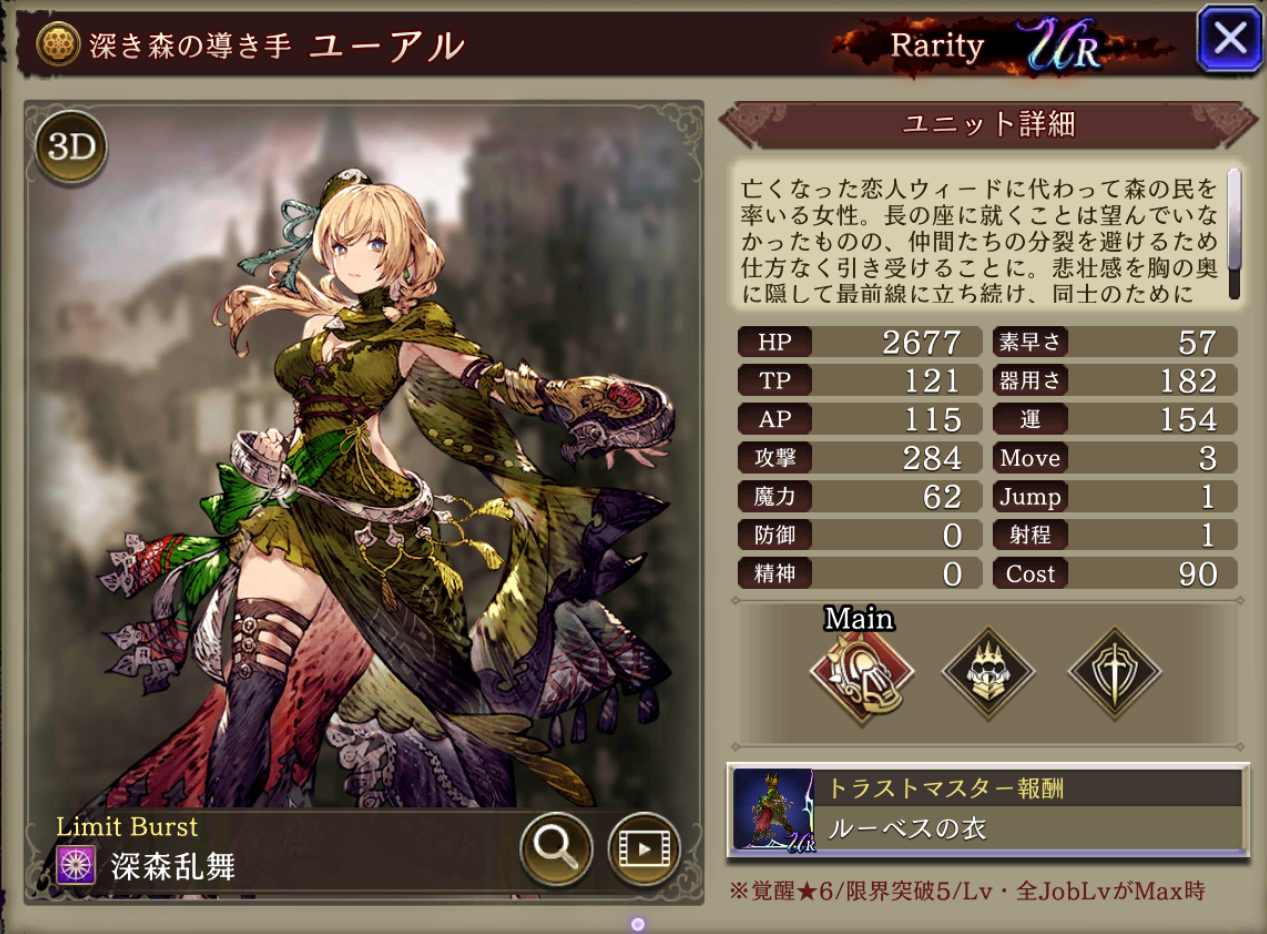
Task: Open the Trust Master reward ルーベスの衣
Action: click(x=988, y=811)
